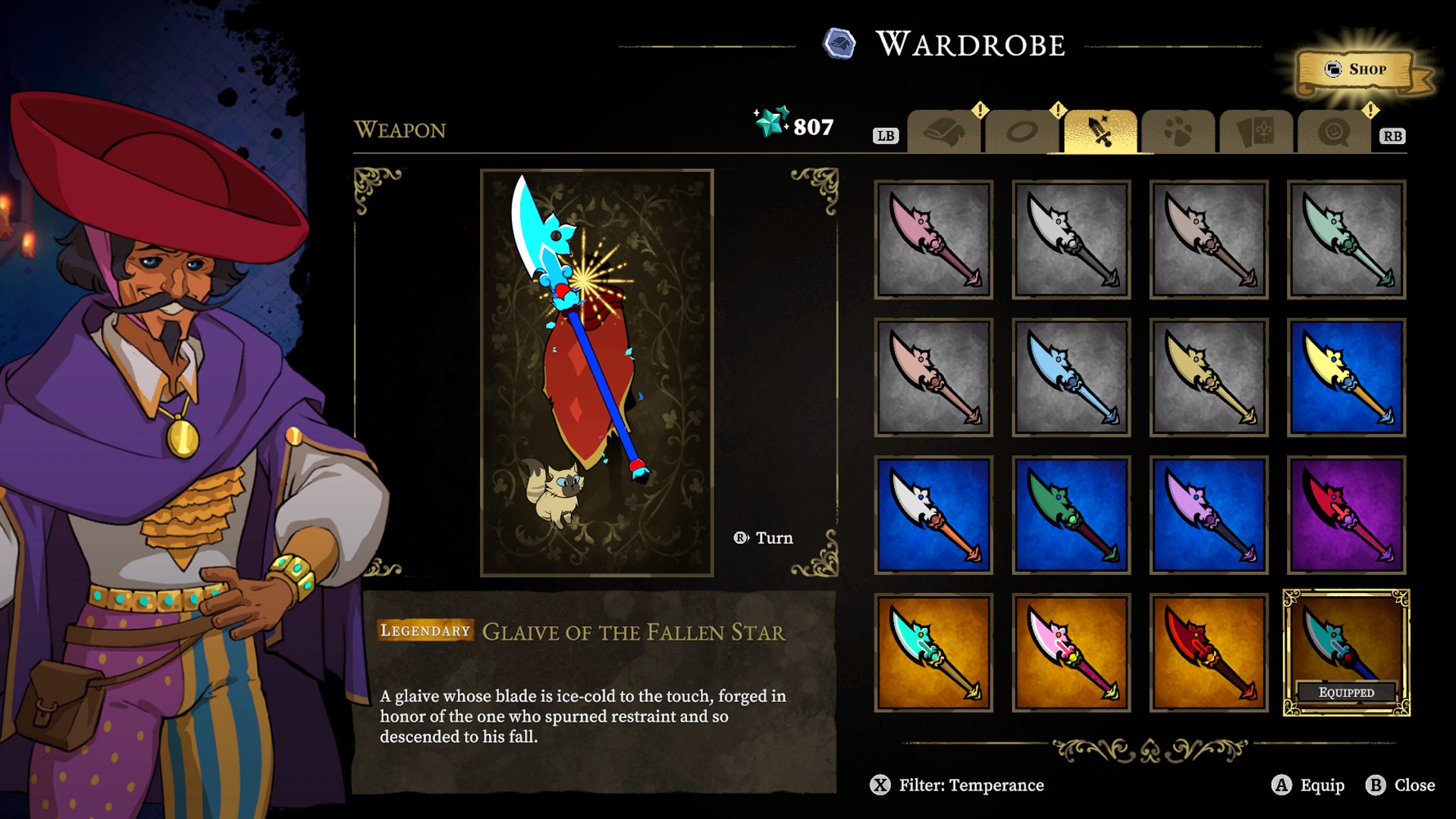The height and width of the screenshot is (819, 1456).
Task: Open the Shop
Action: pyautogui.click(x=1357, y=69)
